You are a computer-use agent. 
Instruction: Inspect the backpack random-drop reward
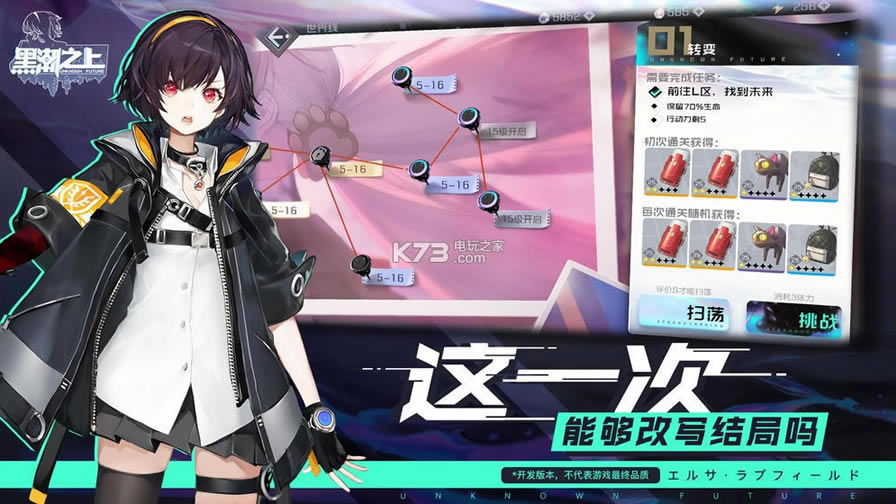click(x=813, y=246)
